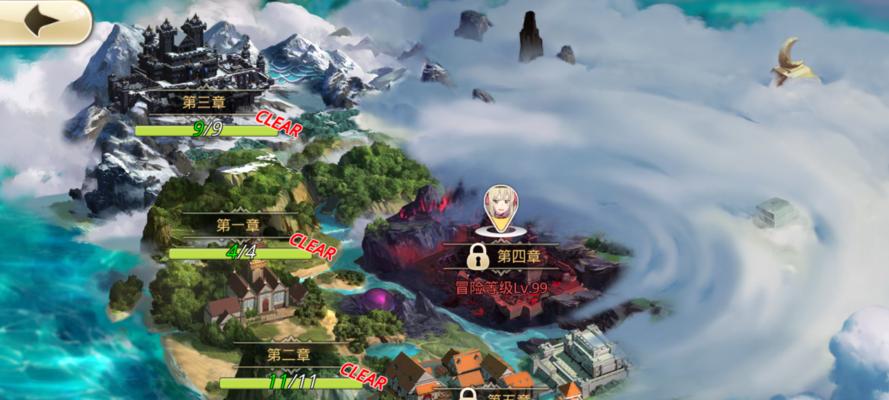Enter the 第二章 chapter
The image size is (889, 400).
(288, 354)
